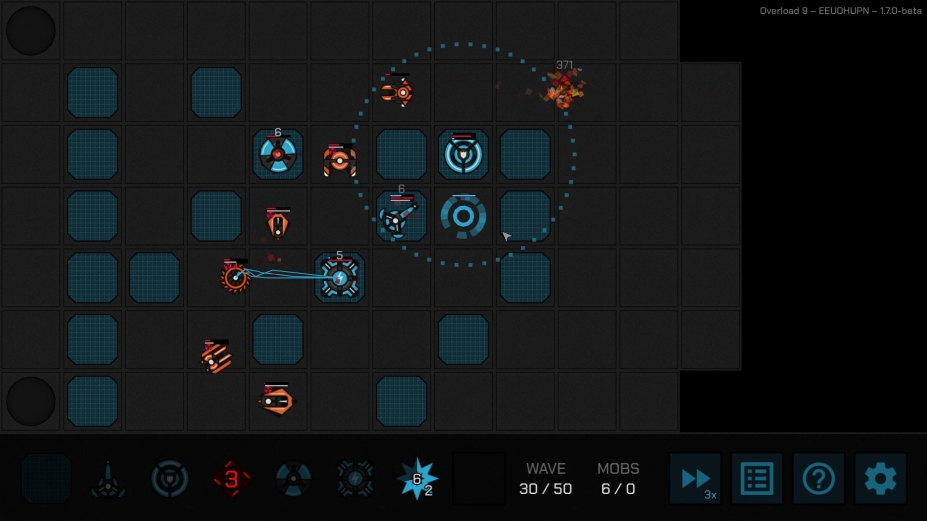Select the red diamond tower numbered 3
The height and width of the screenshot is (521, 927).
click(x=231, y=479)
